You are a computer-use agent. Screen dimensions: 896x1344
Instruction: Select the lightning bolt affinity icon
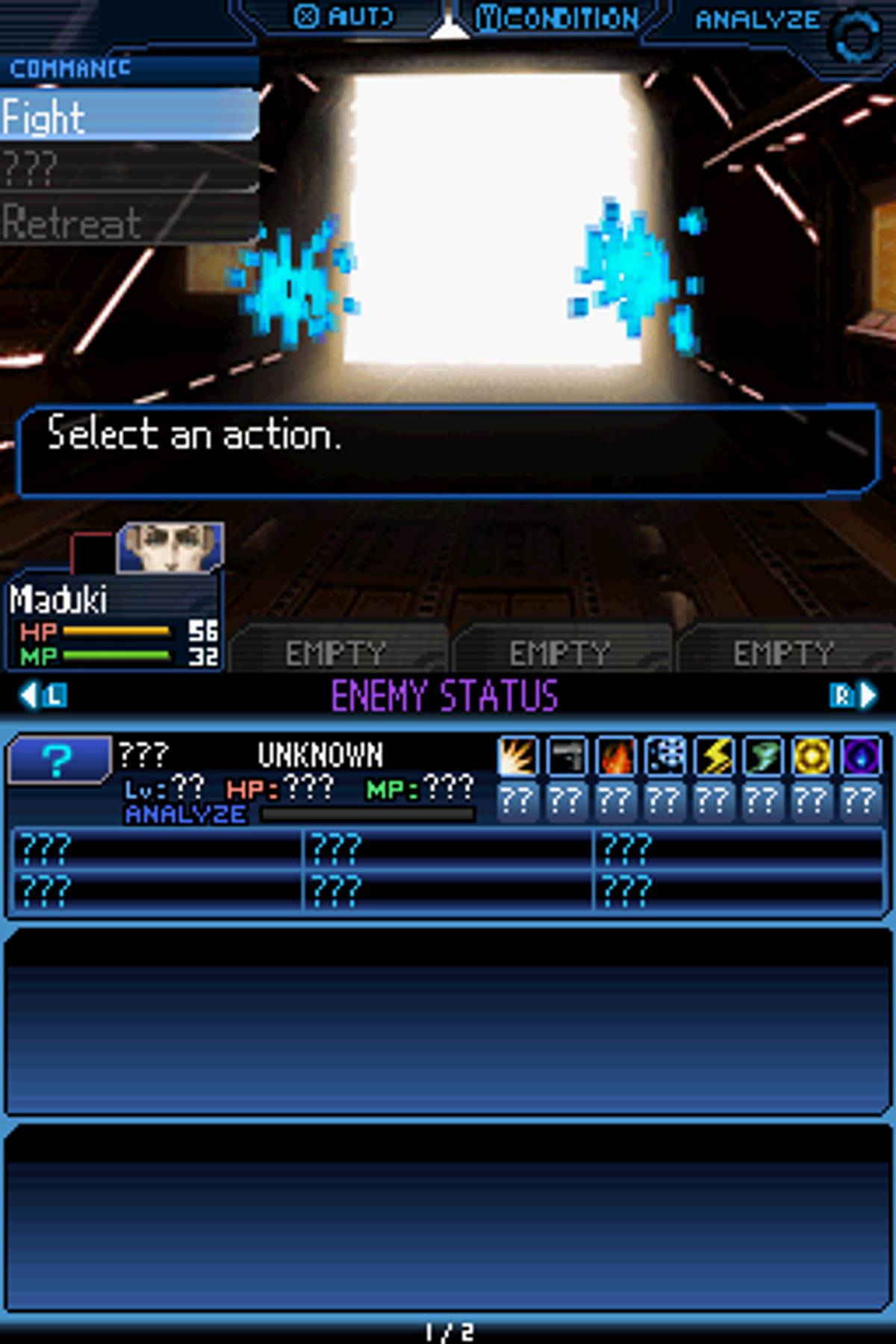click(x=715, y=756)
